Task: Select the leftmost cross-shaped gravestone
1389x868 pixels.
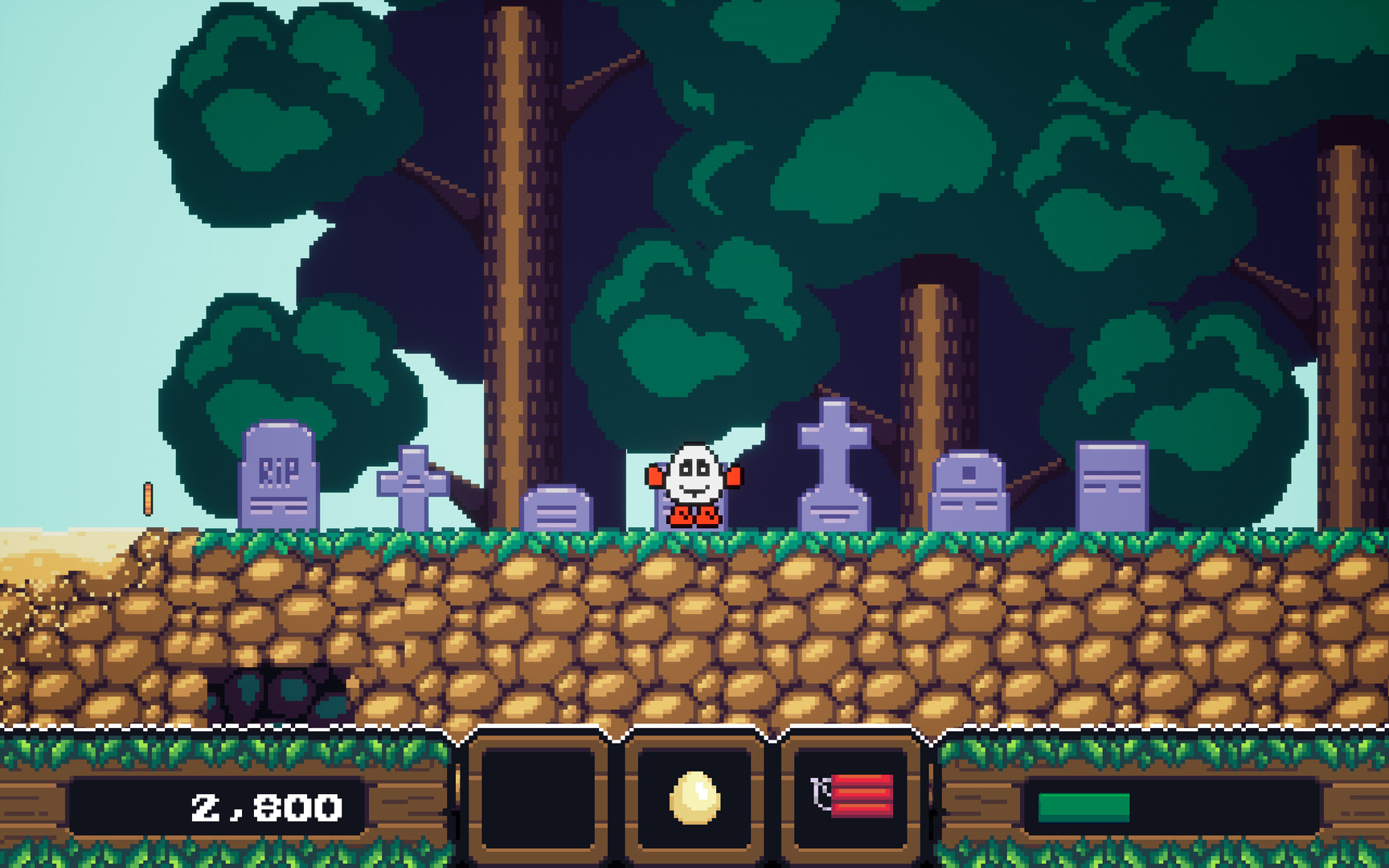Action: click(412, 482)
